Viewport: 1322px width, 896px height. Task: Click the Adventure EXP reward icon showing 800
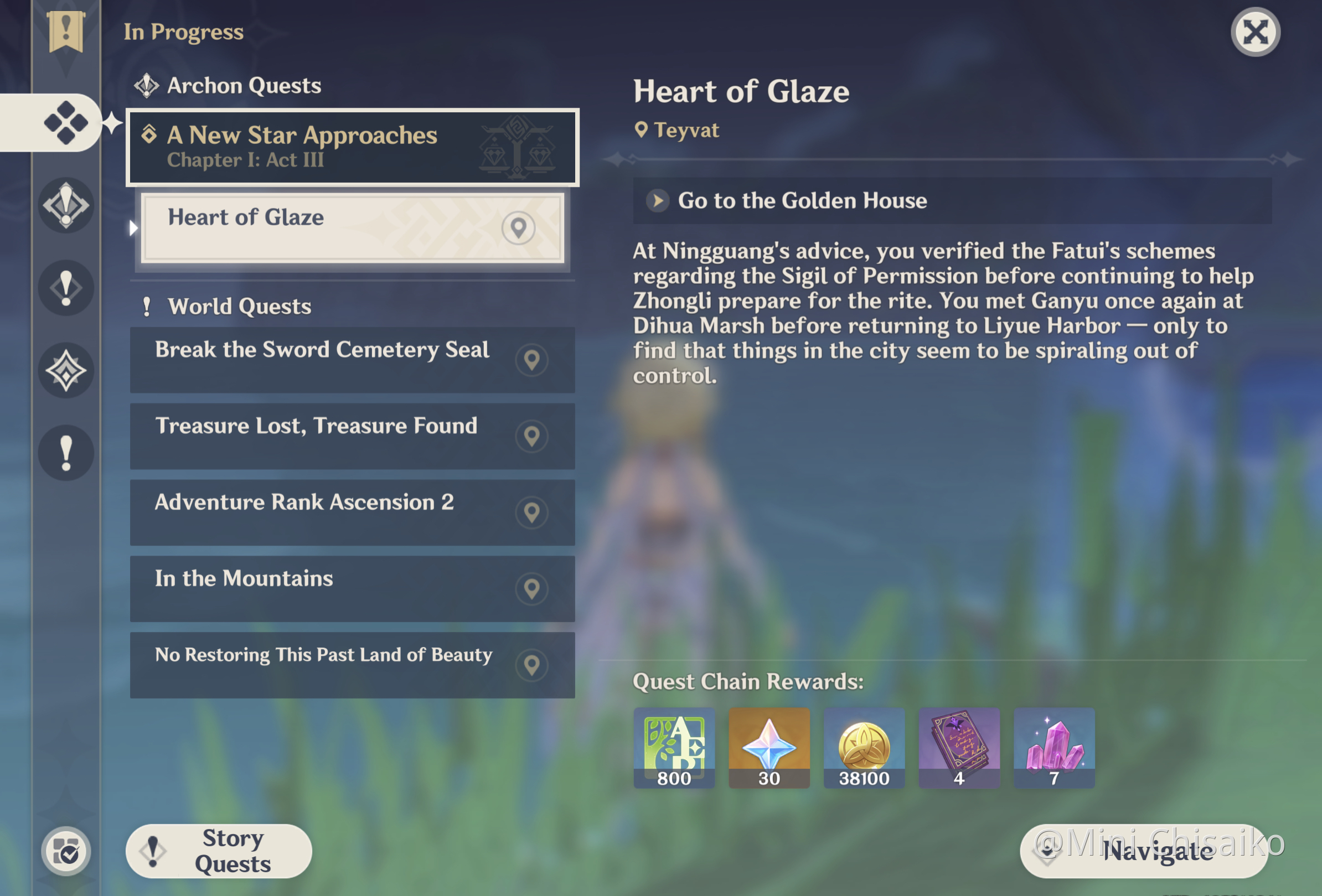click(x=674, y=748)
